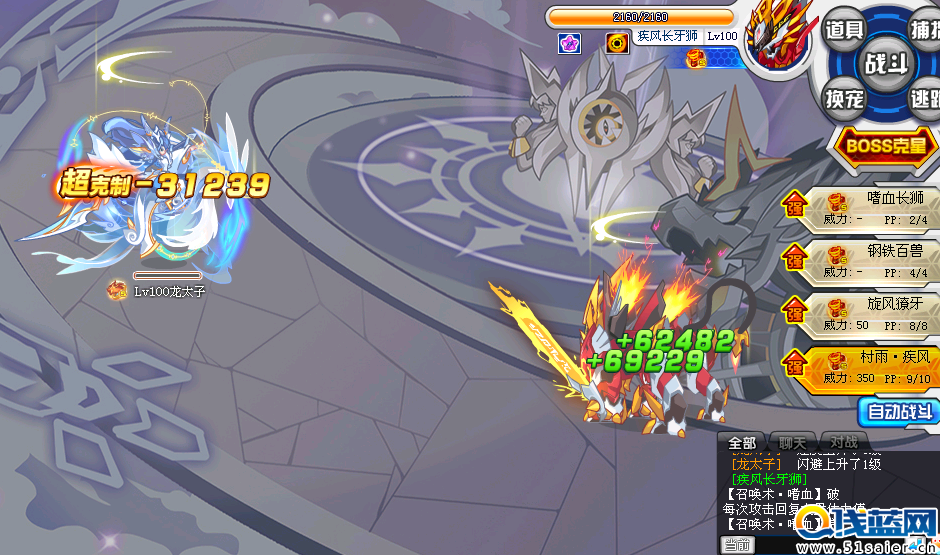Switch to the 聊天 chat tab
The width and height of the screenshot is (940, 555).
point(792,443)
